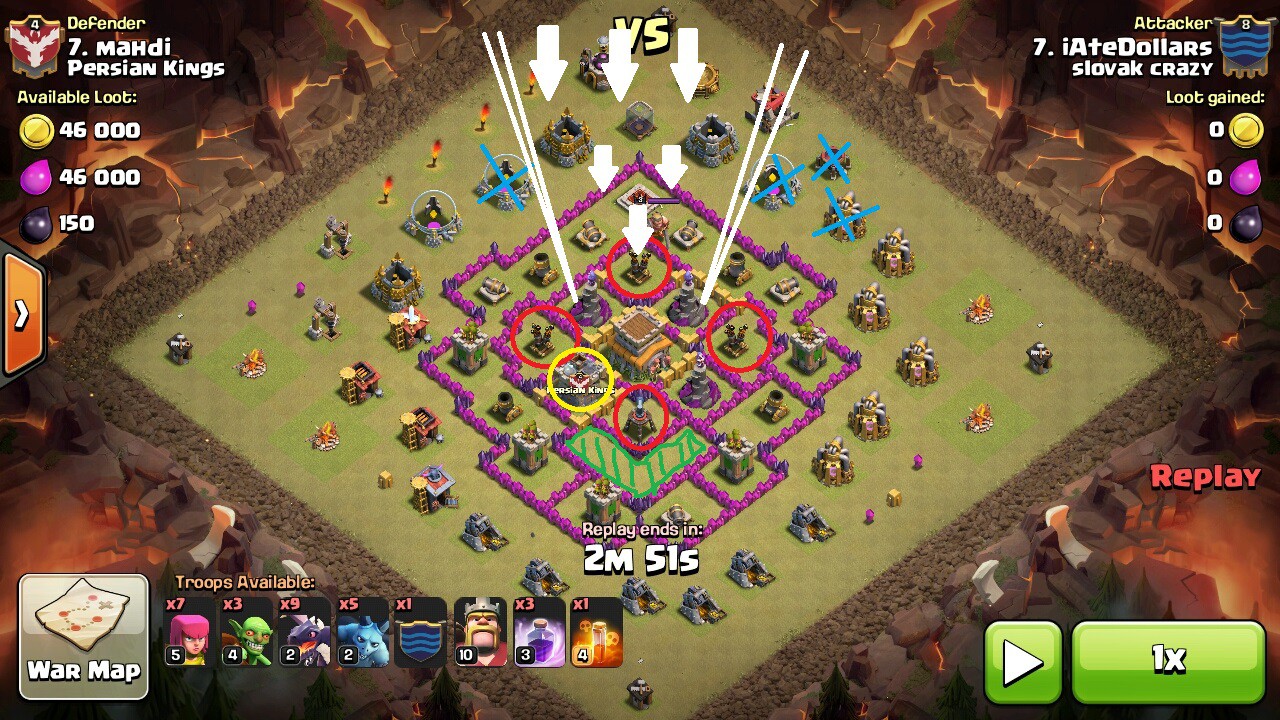The image size is (1280, 720).
Task: Select the purple Rage Spell card
Action: coord(538,632)
